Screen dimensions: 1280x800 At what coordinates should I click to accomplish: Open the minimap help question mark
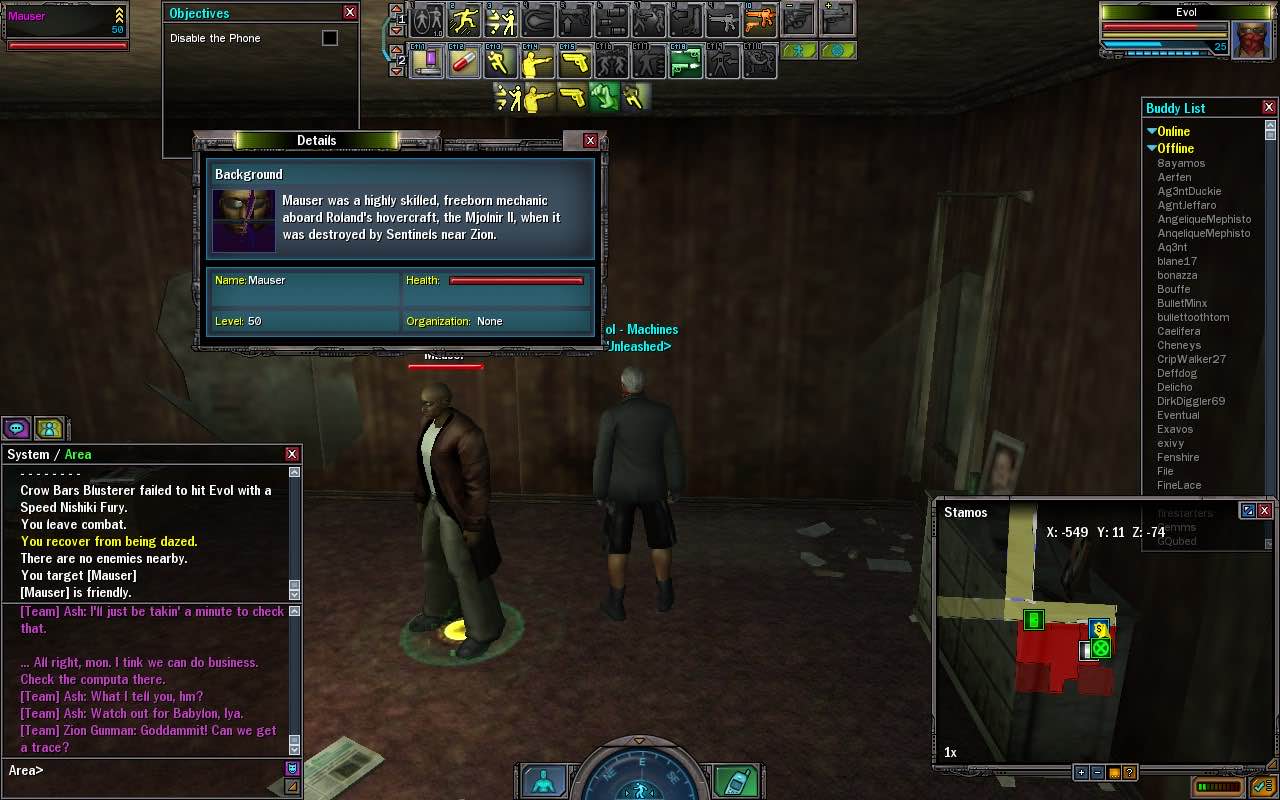[x=1129, y=772]
